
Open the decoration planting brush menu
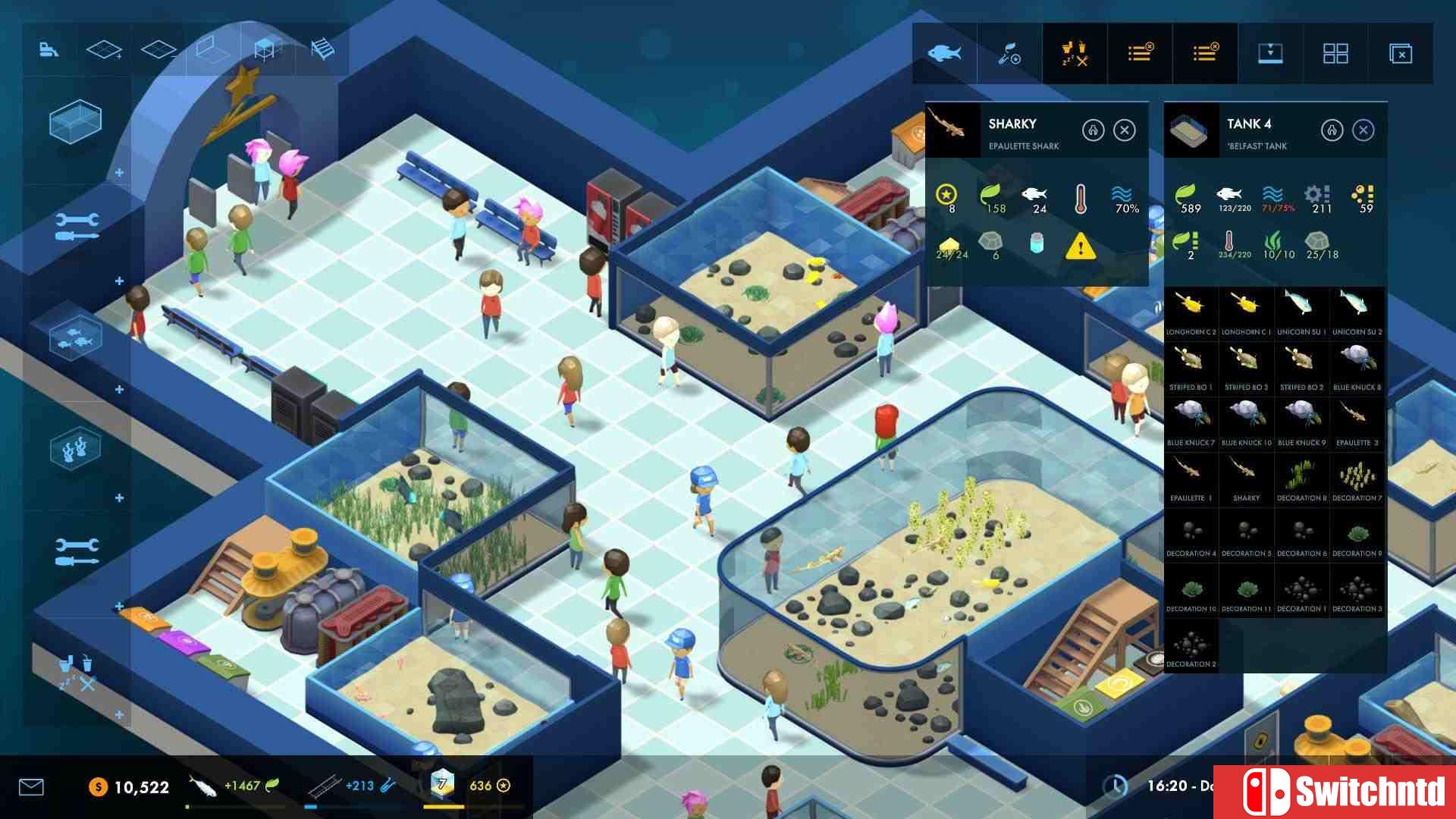click(x=1009, y=53)
